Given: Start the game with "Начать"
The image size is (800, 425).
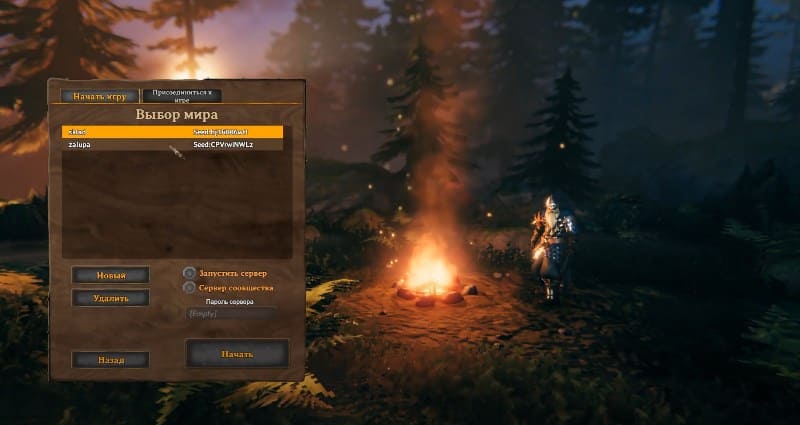Looking at the screenshot, I should point(237,354).
